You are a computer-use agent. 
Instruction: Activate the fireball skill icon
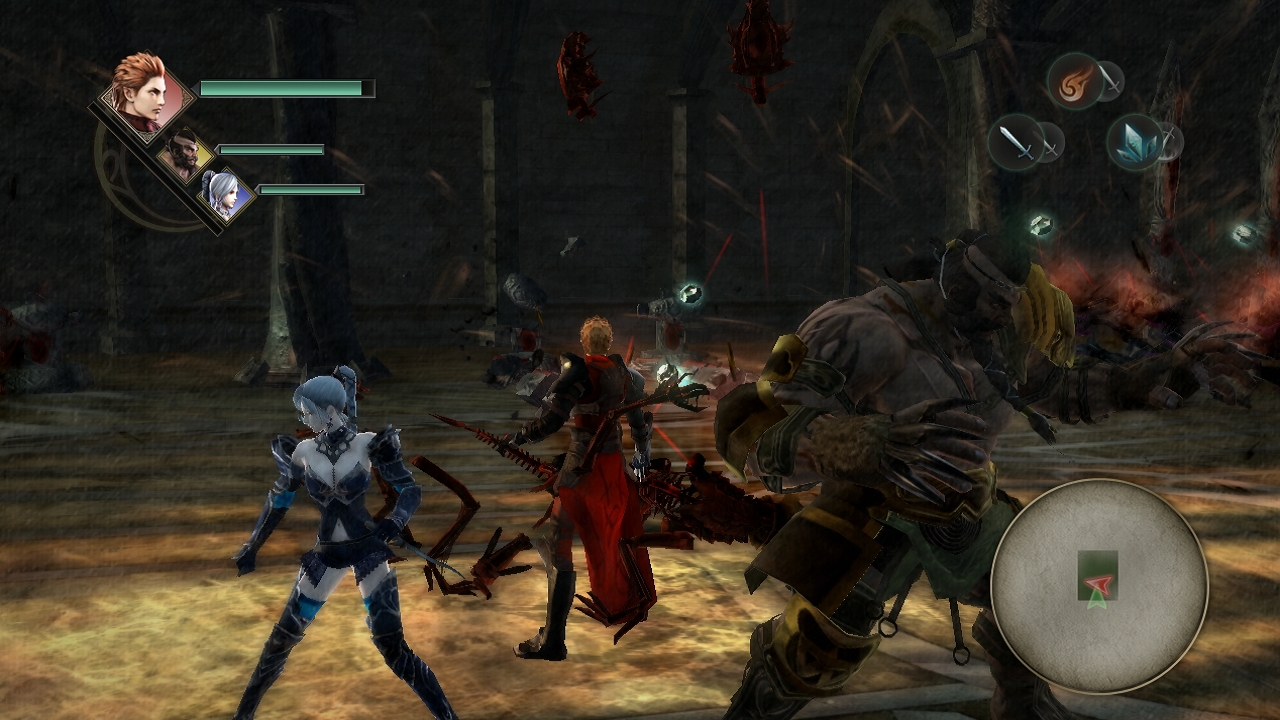pos(1075,82)
